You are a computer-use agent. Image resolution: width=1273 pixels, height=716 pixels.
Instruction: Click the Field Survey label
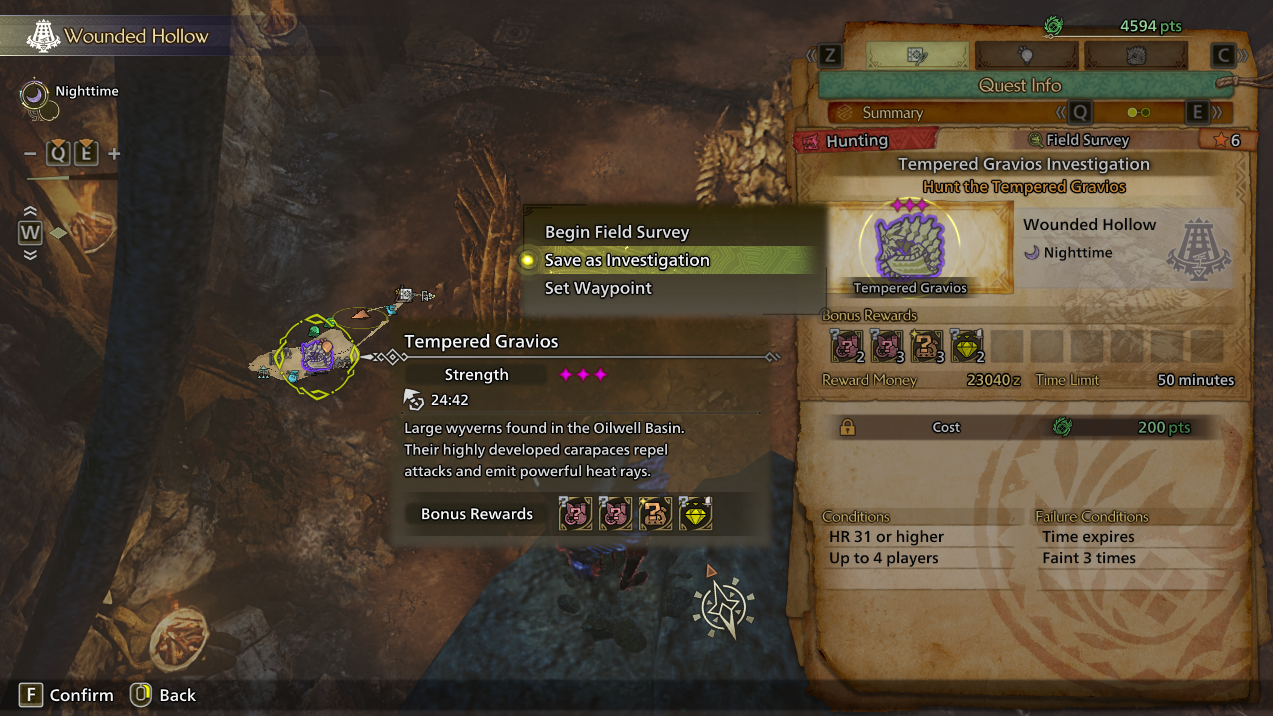[1086, 141]
